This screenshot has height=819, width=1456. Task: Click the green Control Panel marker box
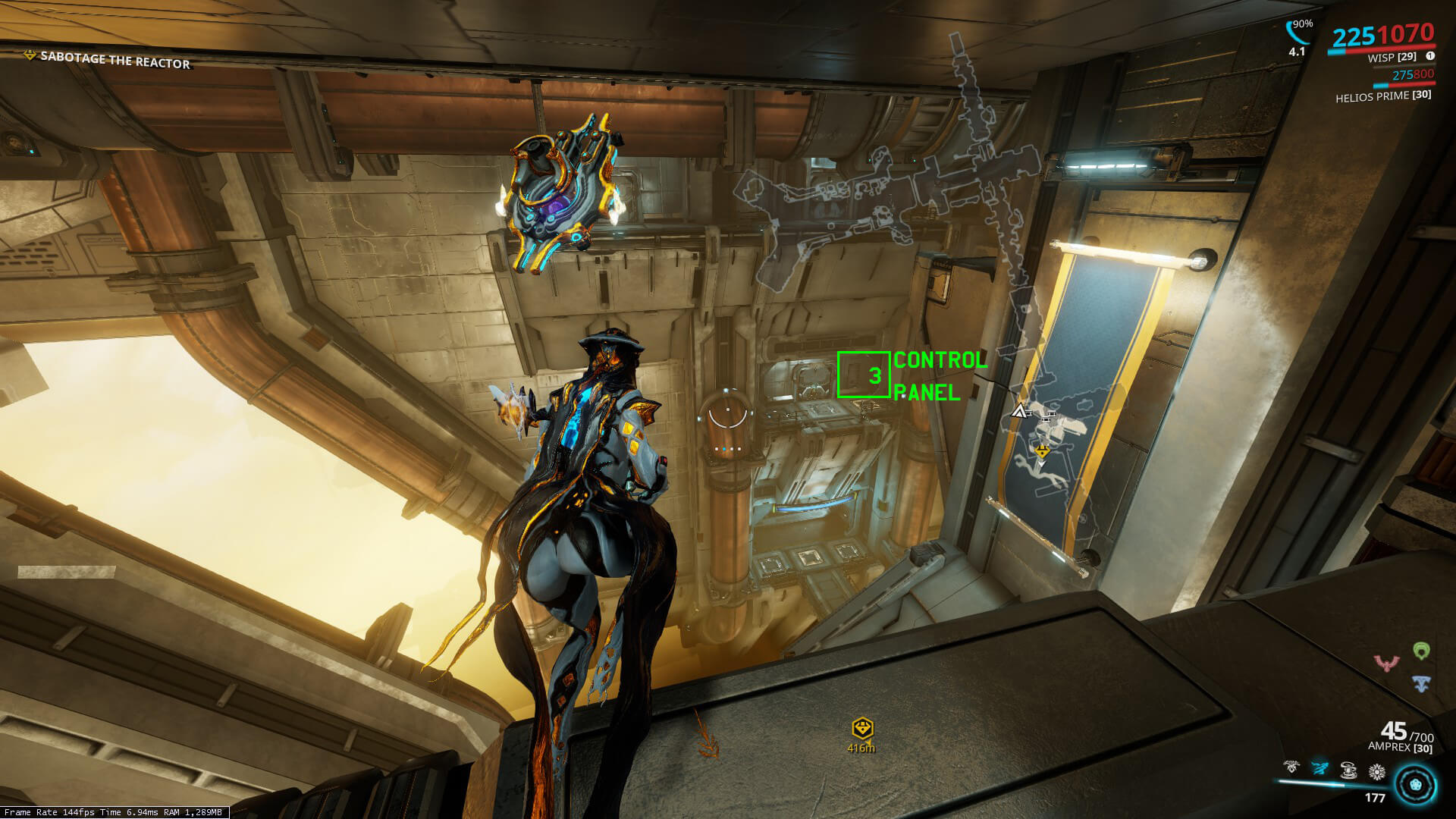coord(863,375)
